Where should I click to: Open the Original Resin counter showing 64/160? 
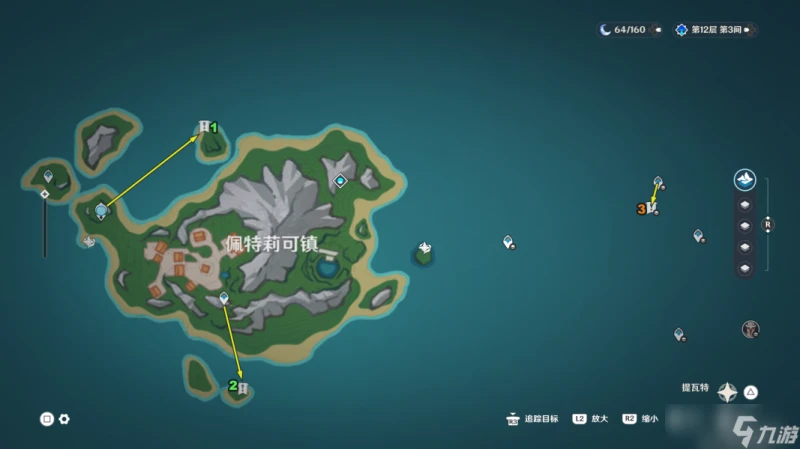coord(623,30)
